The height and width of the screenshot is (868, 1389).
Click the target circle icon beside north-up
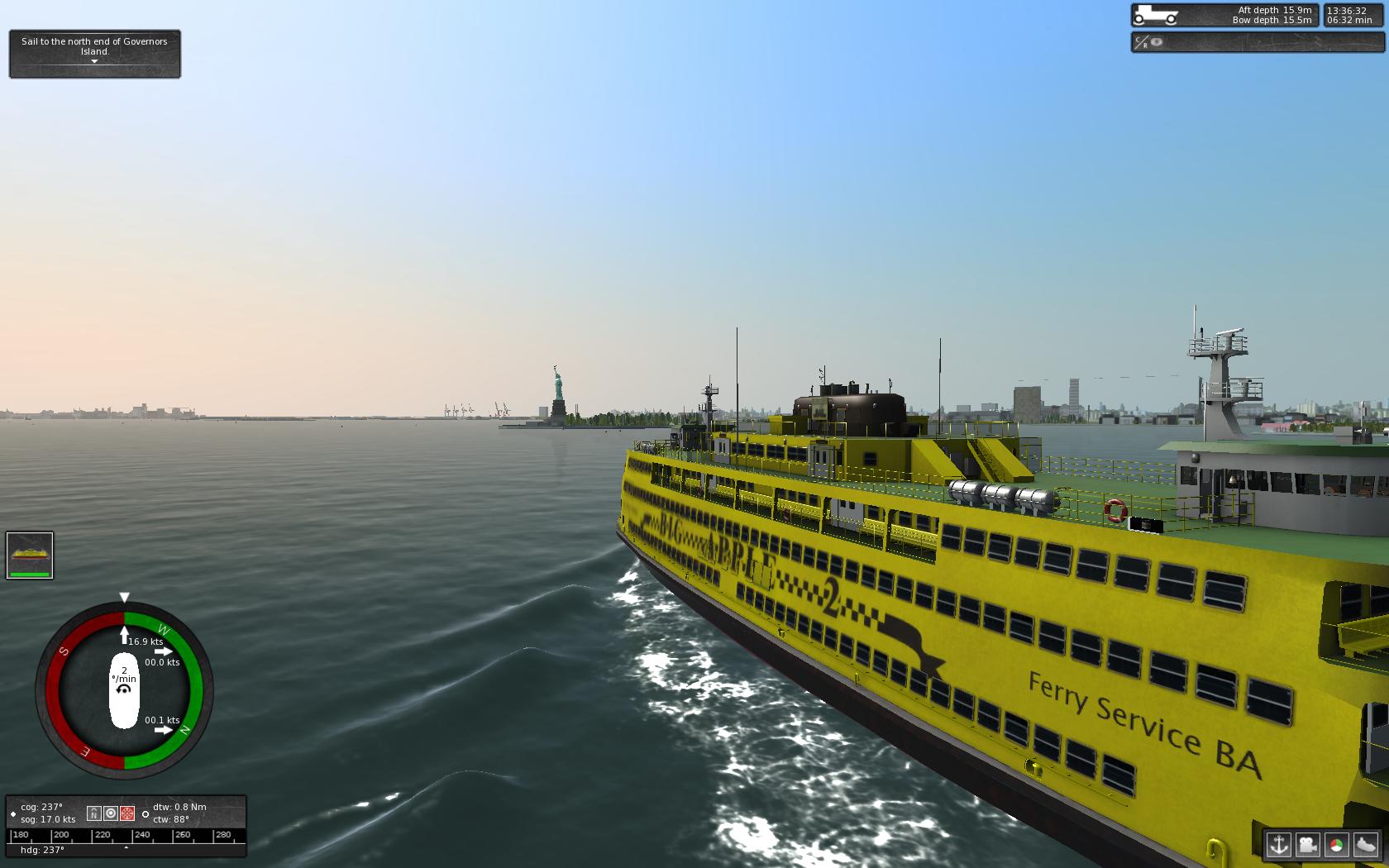pyautogui.click(x=111, y=814)
